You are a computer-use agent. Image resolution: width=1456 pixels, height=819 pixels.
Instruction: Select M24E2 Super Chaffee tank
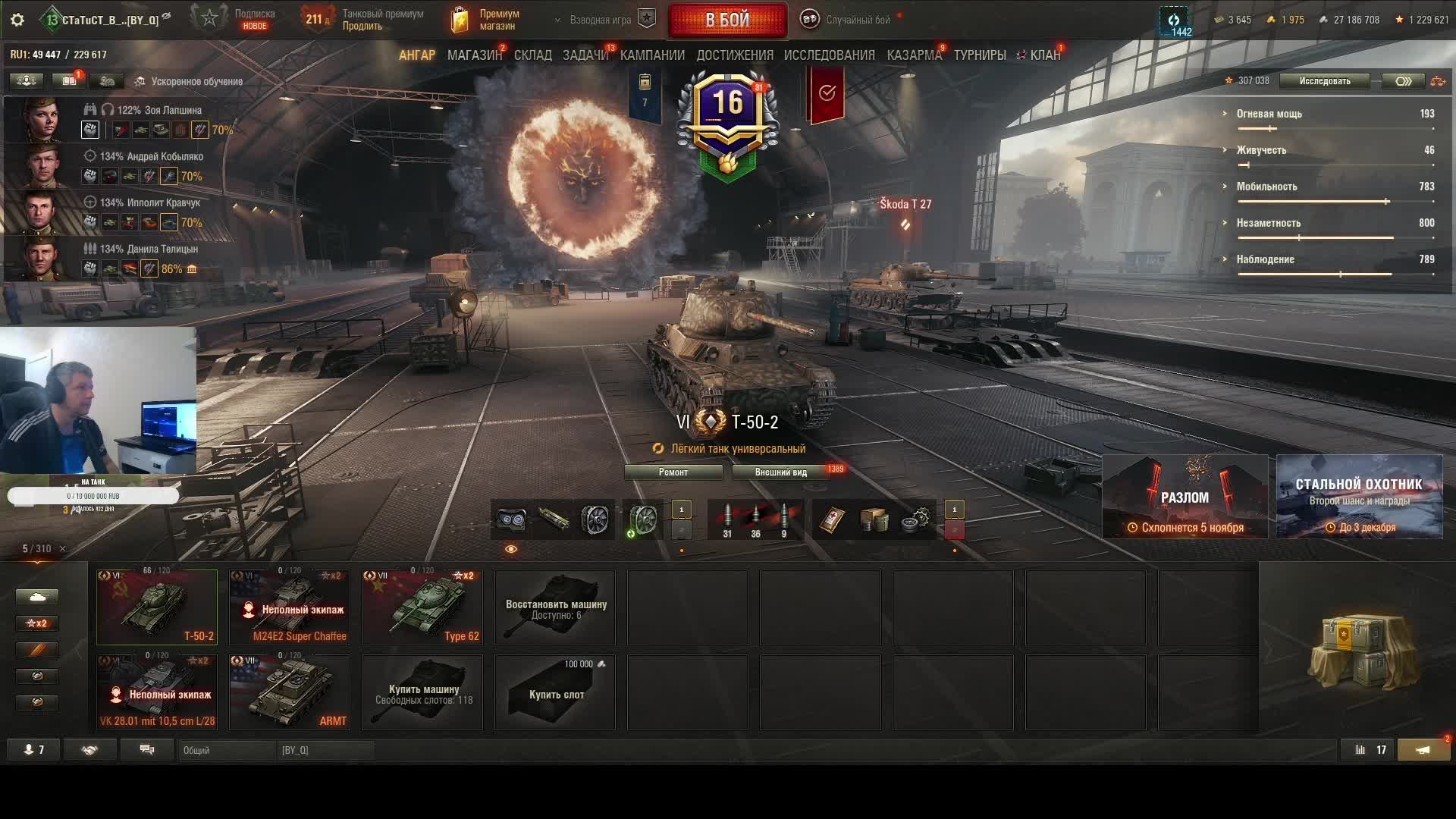point(290,607)
